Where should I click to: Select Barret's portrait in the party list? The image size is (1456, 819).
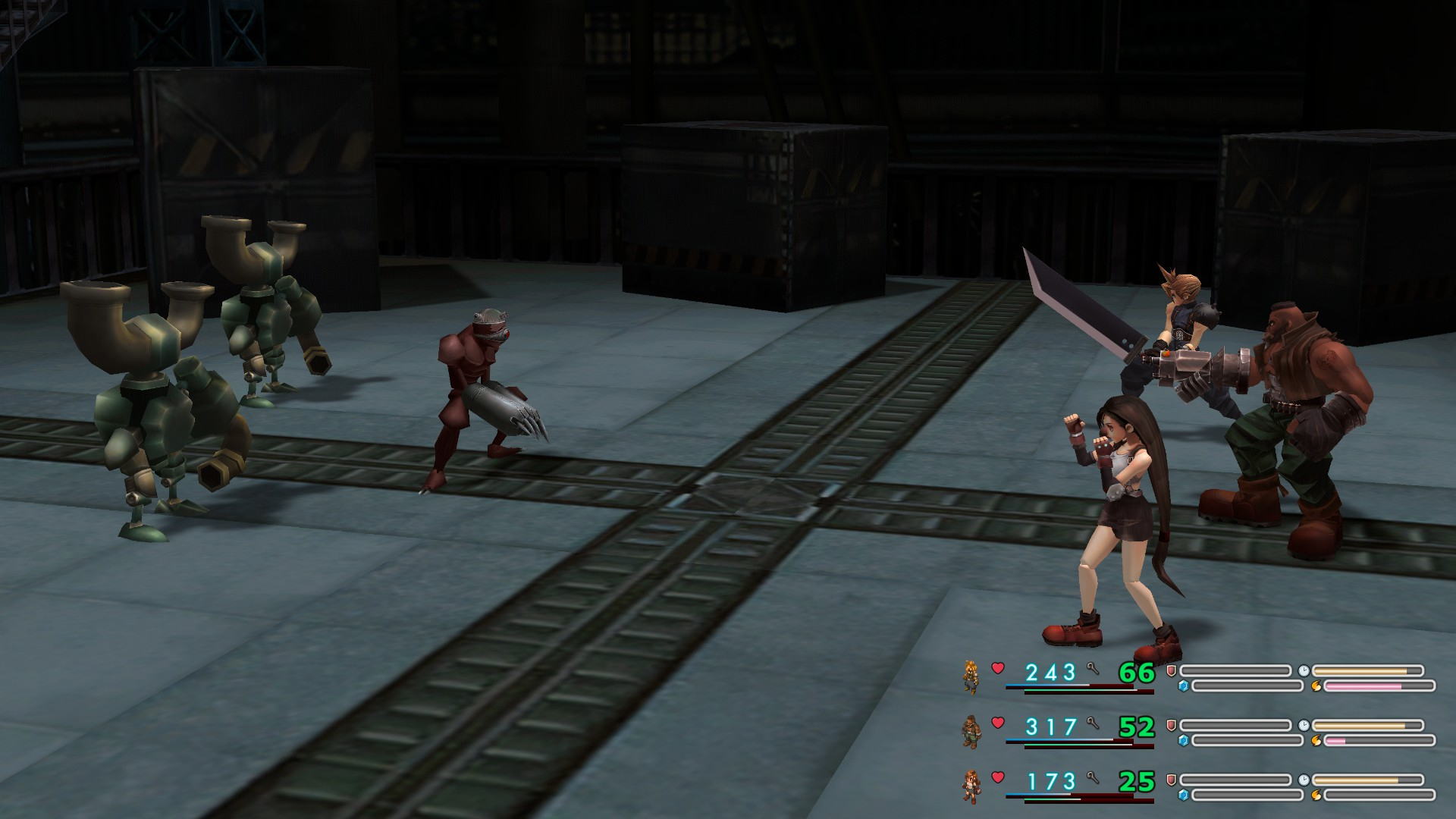click(971, 730)
